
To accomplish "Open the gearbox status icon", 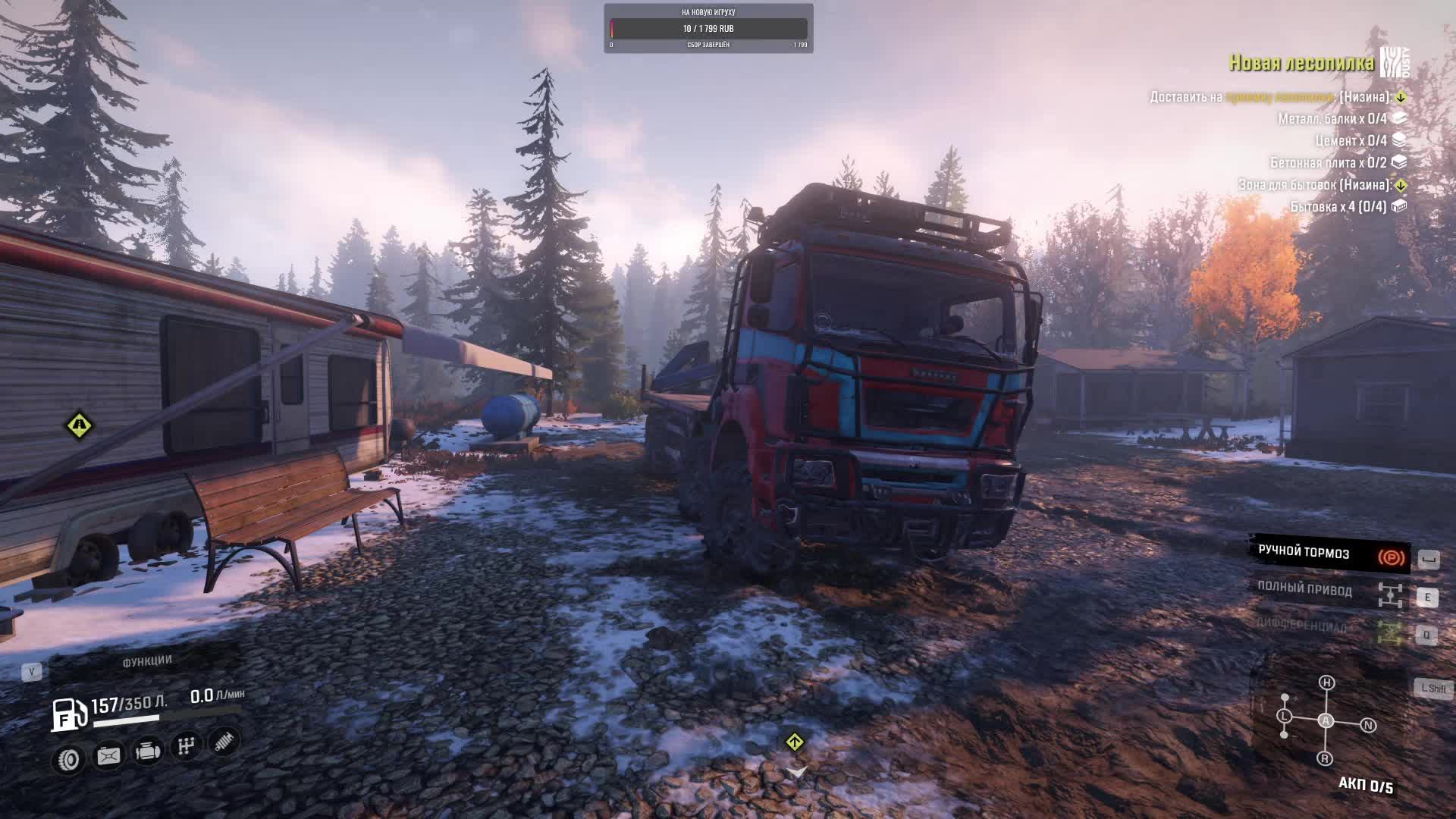I will (x=186, y=746).
